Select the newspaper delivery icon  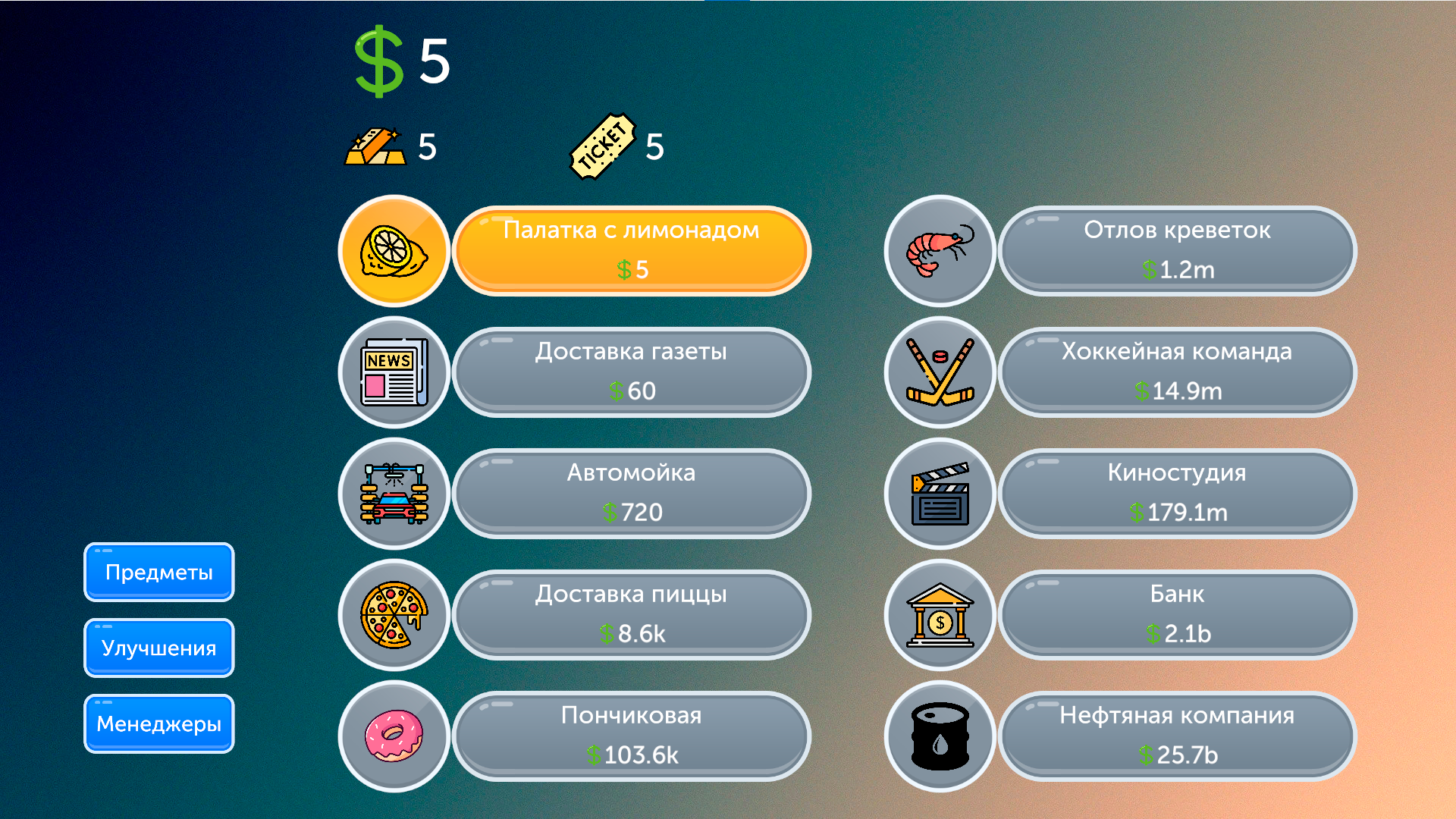point(394,372)
